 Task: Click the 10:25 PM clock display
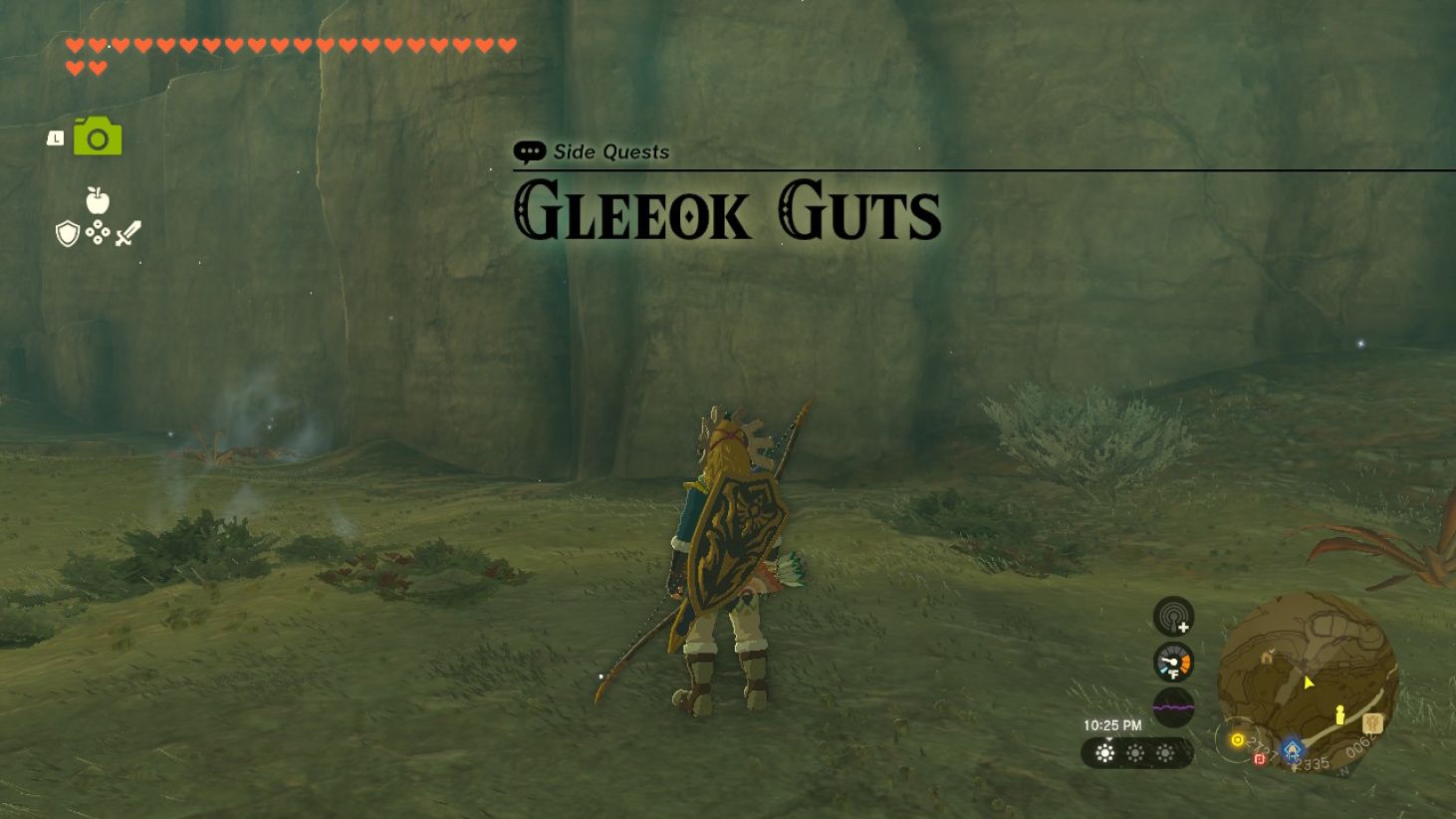1111,724
